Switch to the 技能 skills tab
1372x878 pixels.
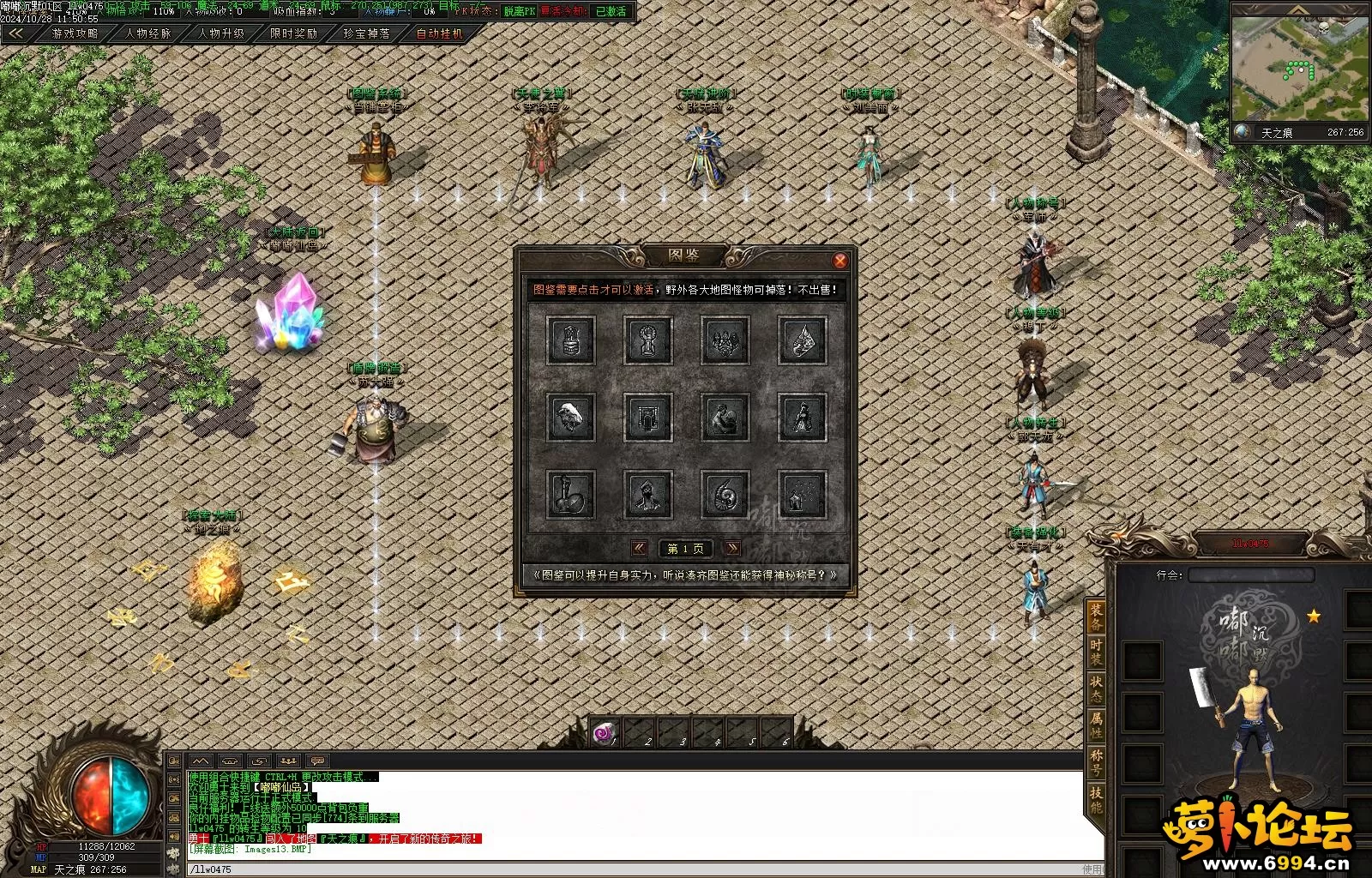coord(1096,799)
